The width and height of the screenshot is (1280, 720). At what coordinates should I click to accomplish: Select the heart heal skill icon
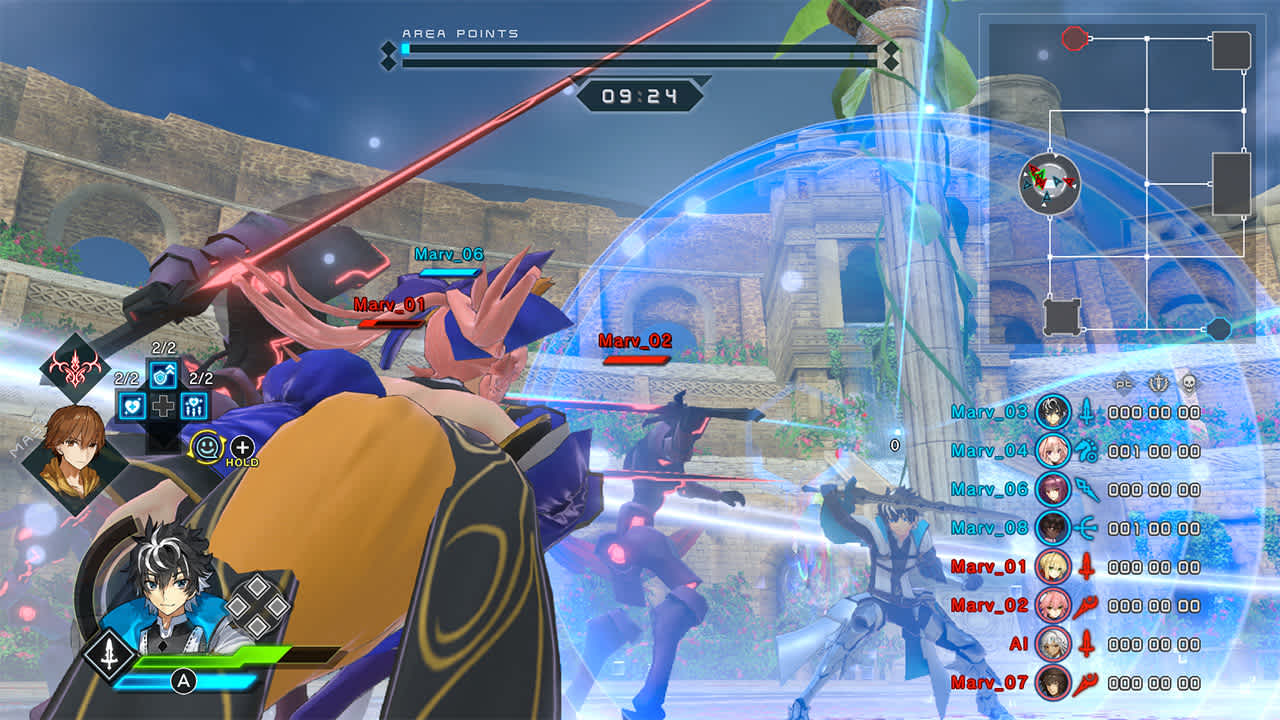pyautogui.click(x=131, y=405)
